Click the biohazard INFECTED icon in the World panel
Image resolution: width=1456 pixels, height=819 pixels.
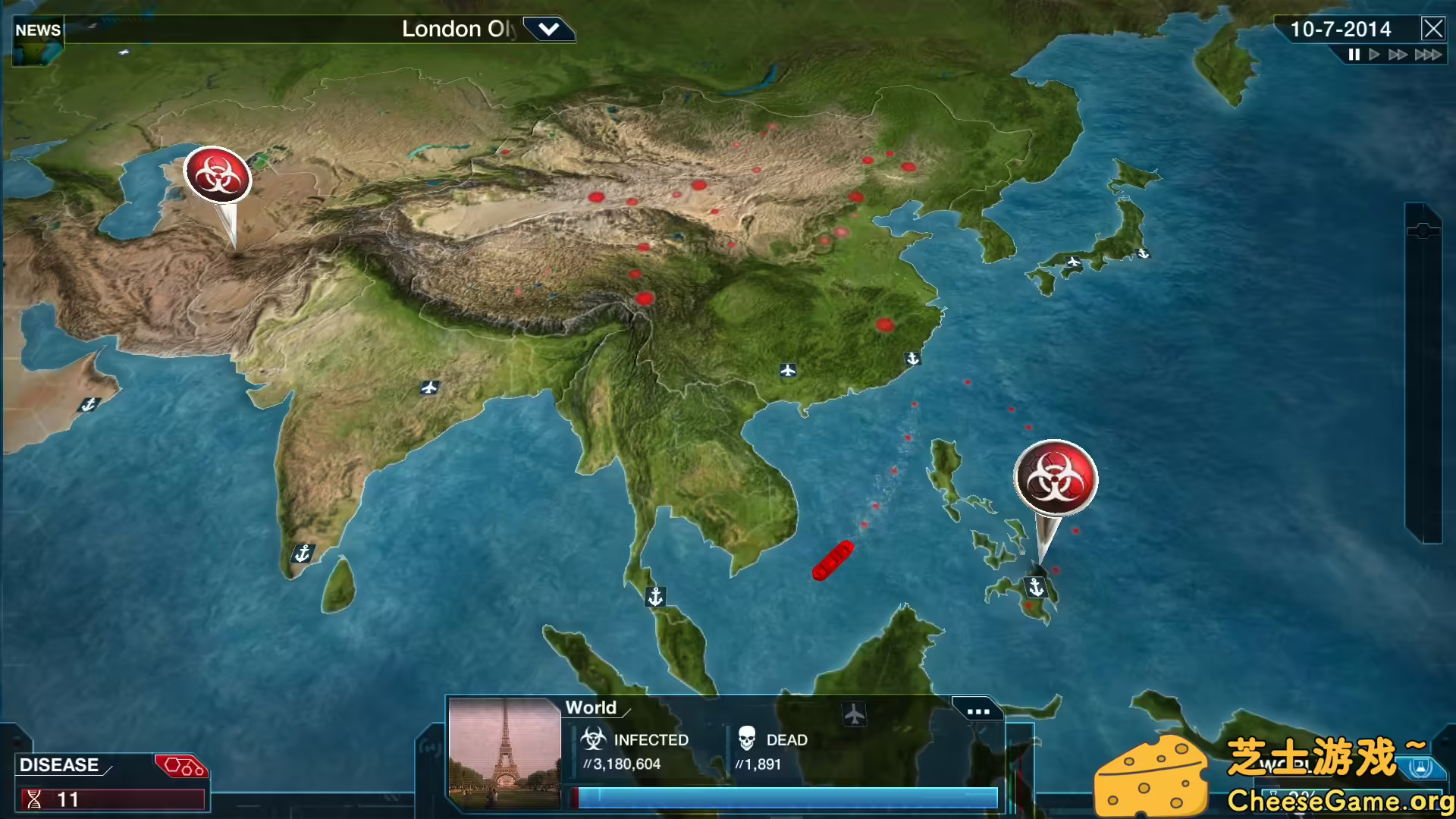click(594, 739)
